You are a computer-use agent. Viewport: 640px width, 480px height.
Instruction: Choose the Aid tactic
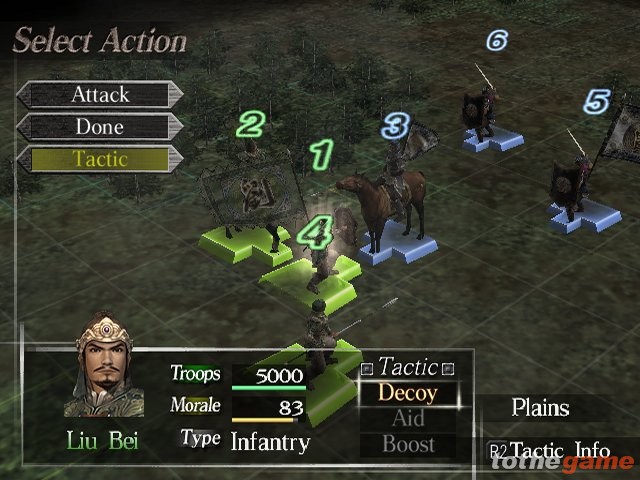coord(408,419)
